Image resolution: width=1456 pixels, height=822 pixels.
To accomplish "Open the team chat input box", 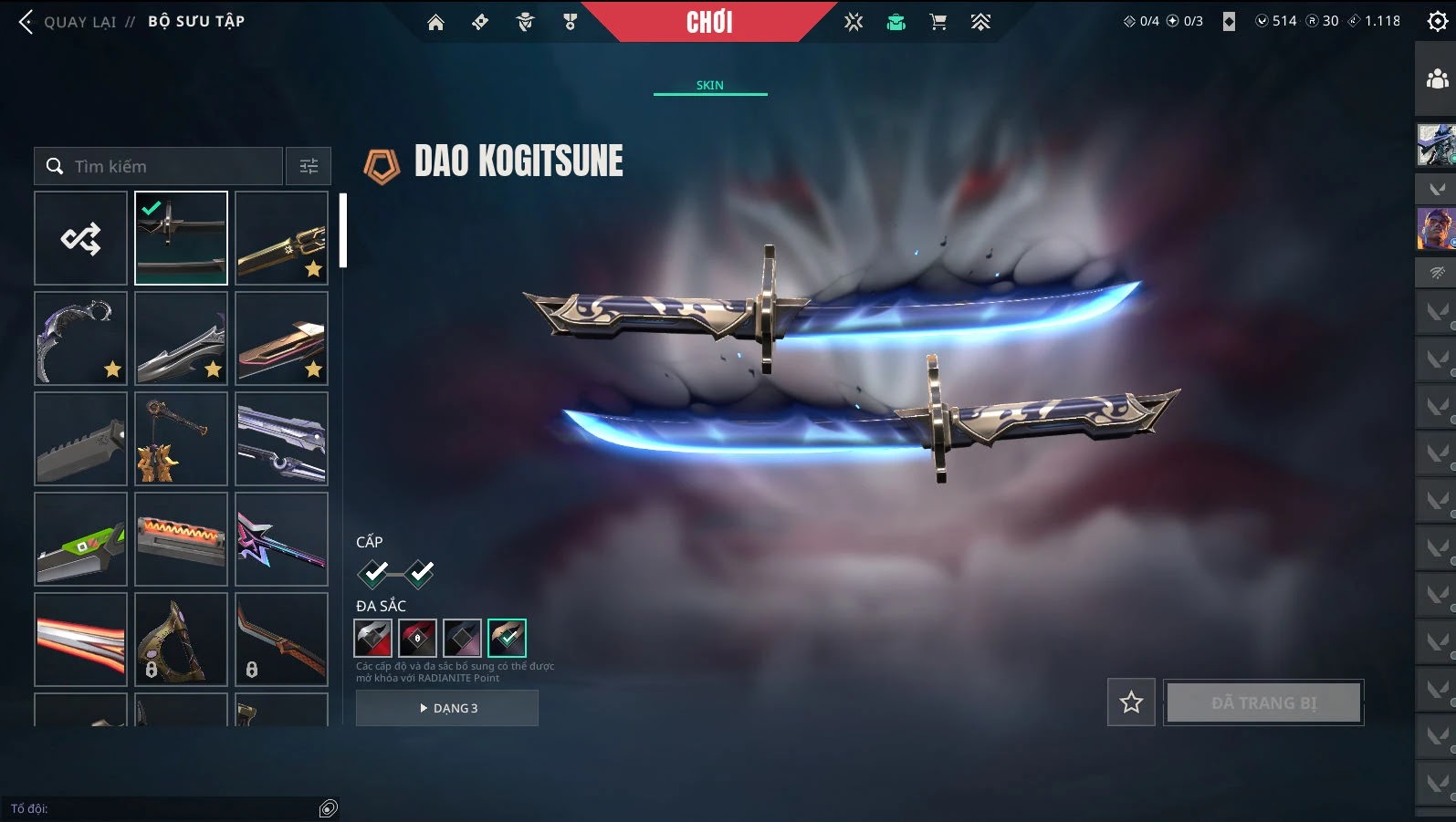I will tap(164, 808).
